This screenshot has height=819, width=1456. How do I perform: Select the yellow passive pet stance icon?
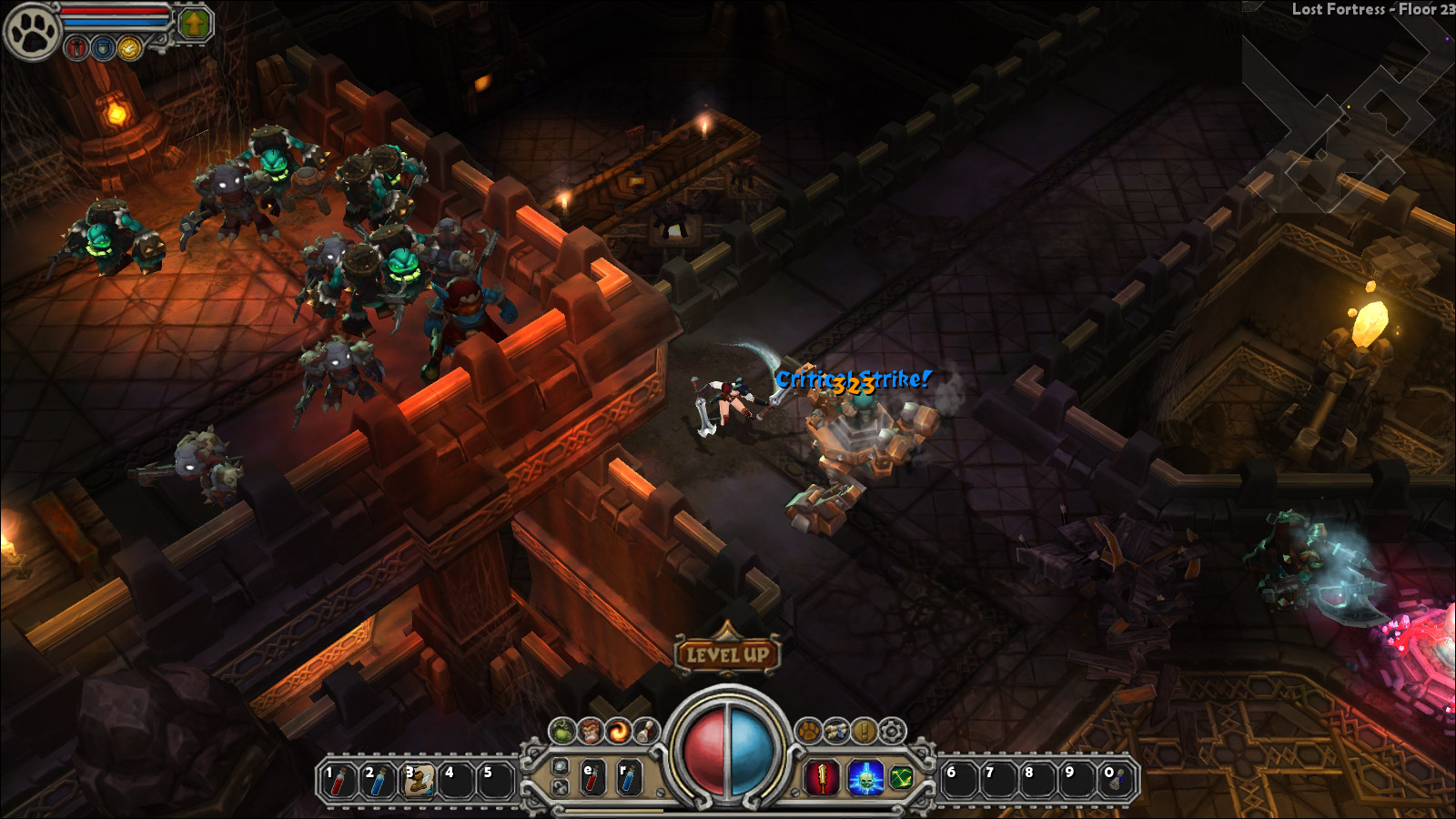pos(129,48)
